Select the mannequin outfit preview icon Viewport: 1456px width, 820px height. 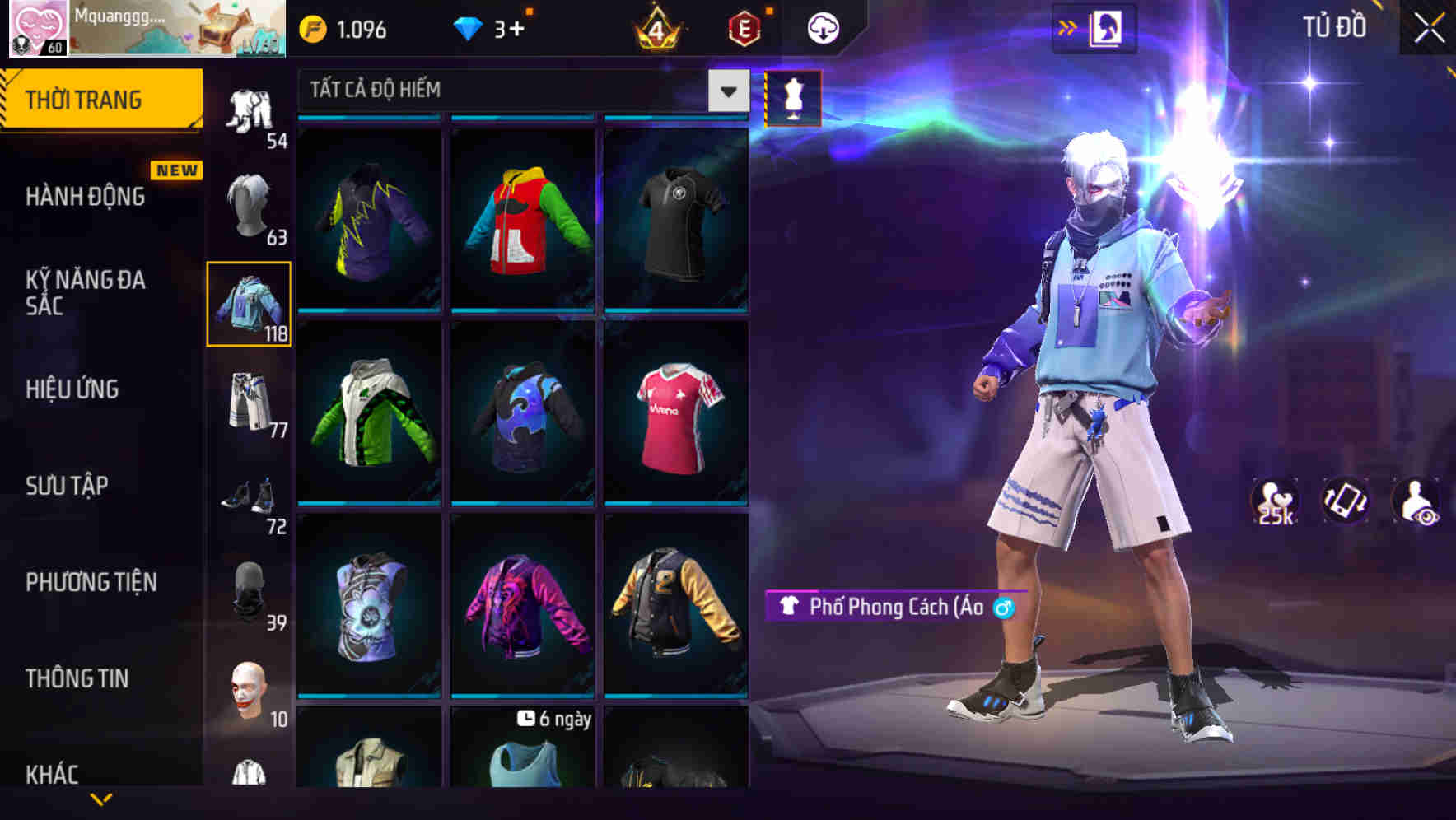tap(792, 97)
